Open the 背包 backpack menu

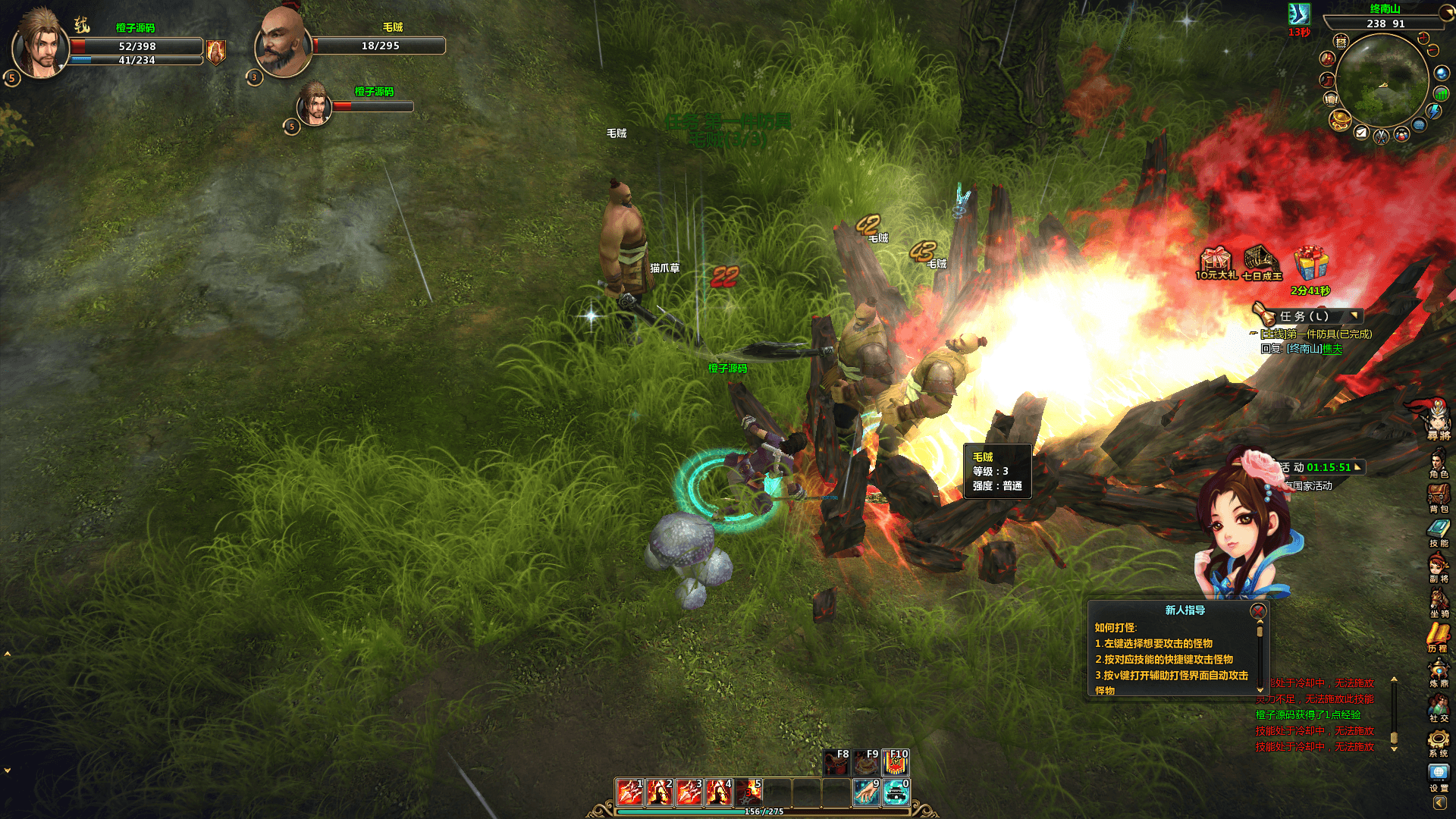click(1439, 497)
